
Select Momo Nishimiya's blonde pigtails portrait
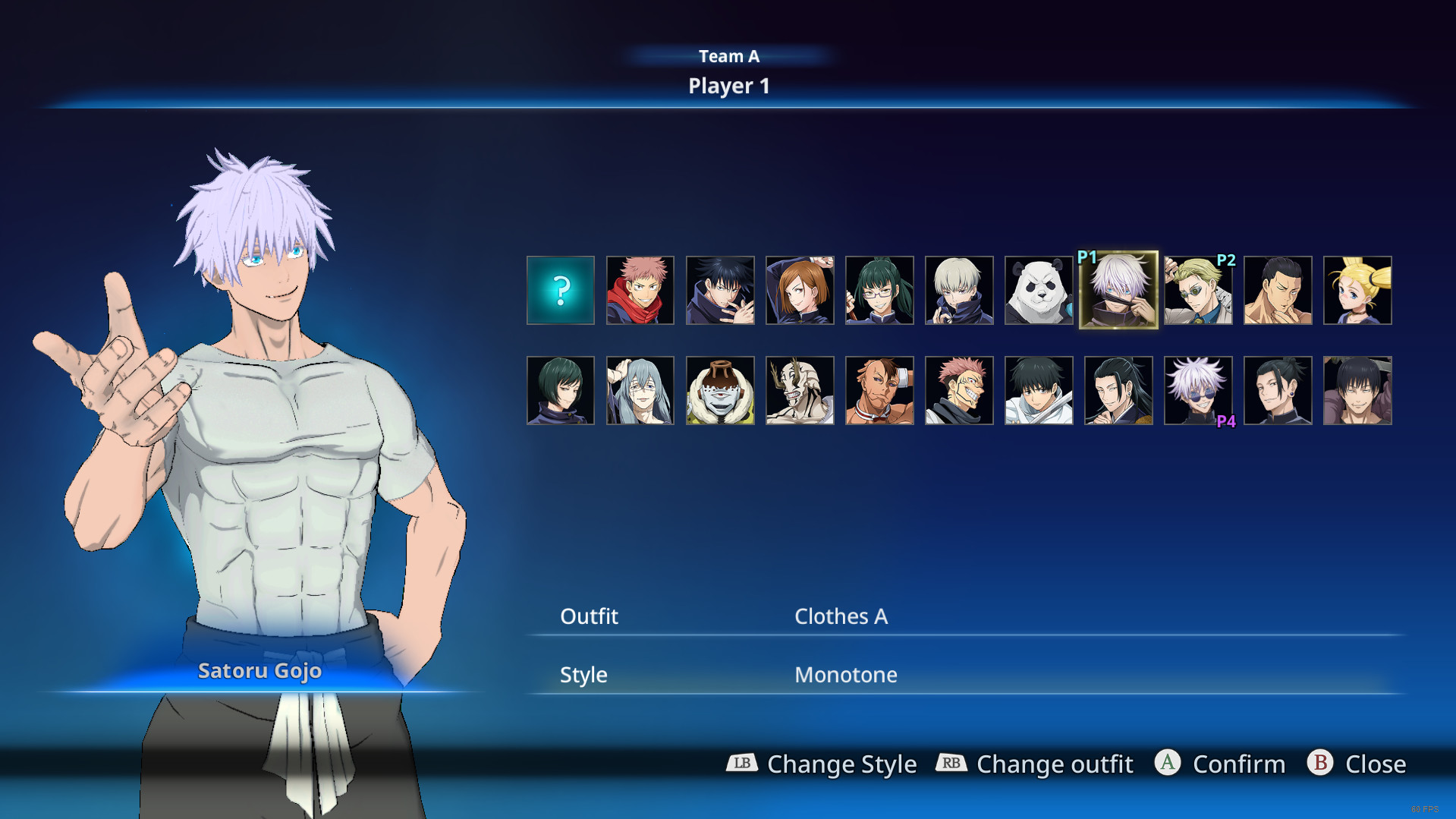click(1357, 290)
